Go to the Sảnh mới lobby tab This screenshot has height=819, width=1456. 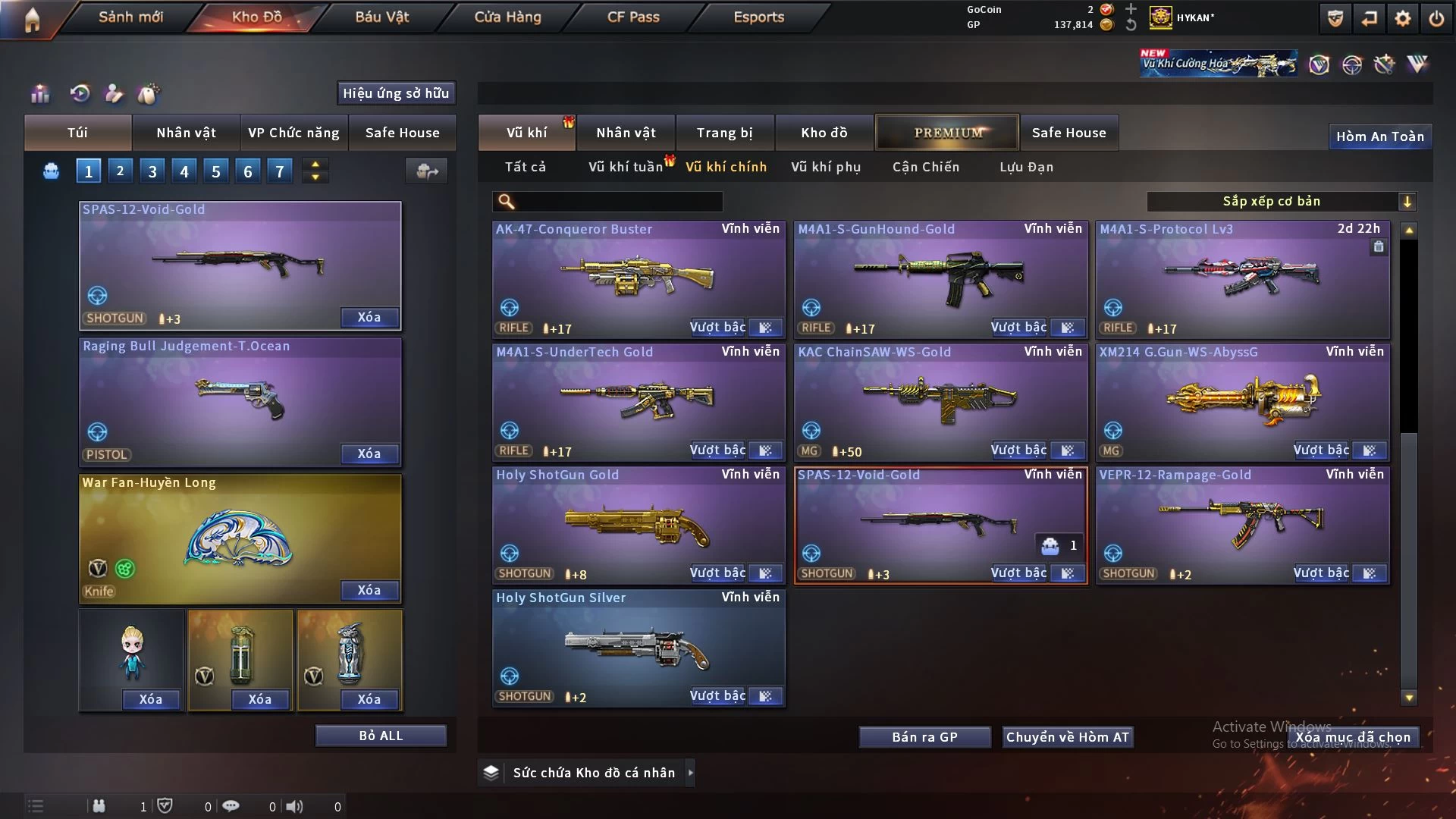tap(130, 17)
